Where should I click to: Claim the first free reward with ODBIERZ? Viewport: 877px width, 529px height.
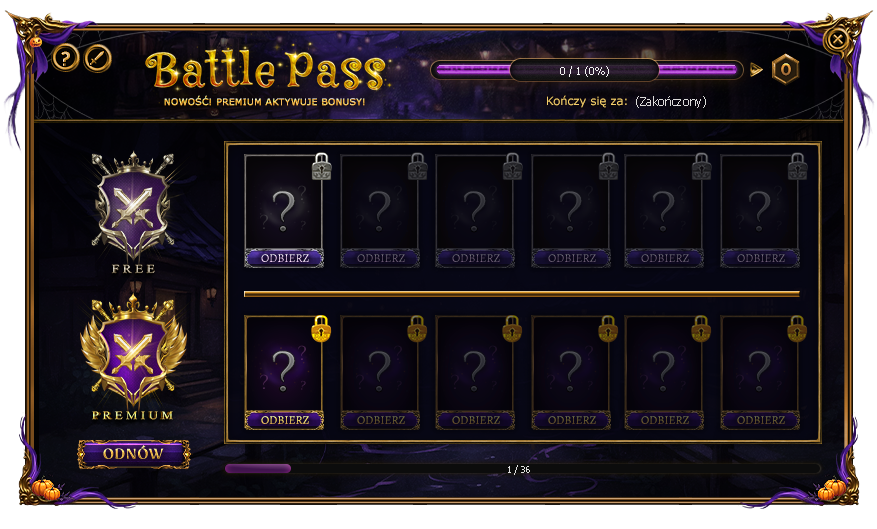point(284,258)
